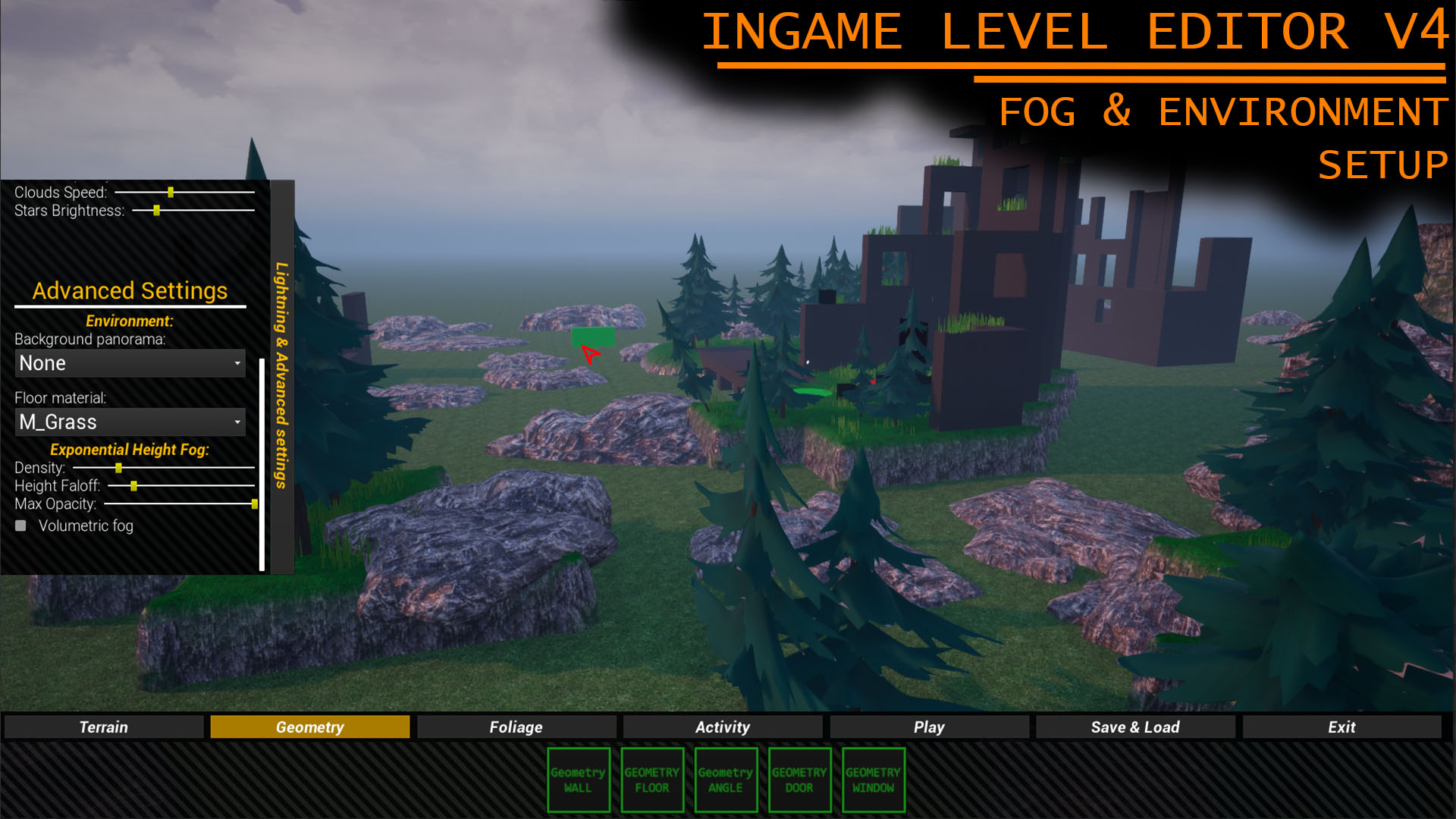Move the Stars Brightness slider handle
Image resolution: width=1456 pixels, height=819 pixels.
click(157, 211)
